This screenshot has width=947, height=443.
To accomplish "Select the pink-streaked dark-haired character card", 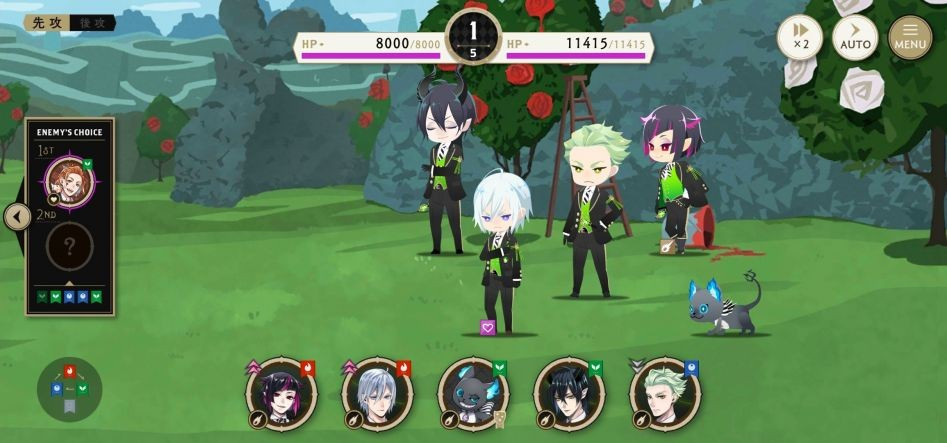I will [x=281, y=394].
